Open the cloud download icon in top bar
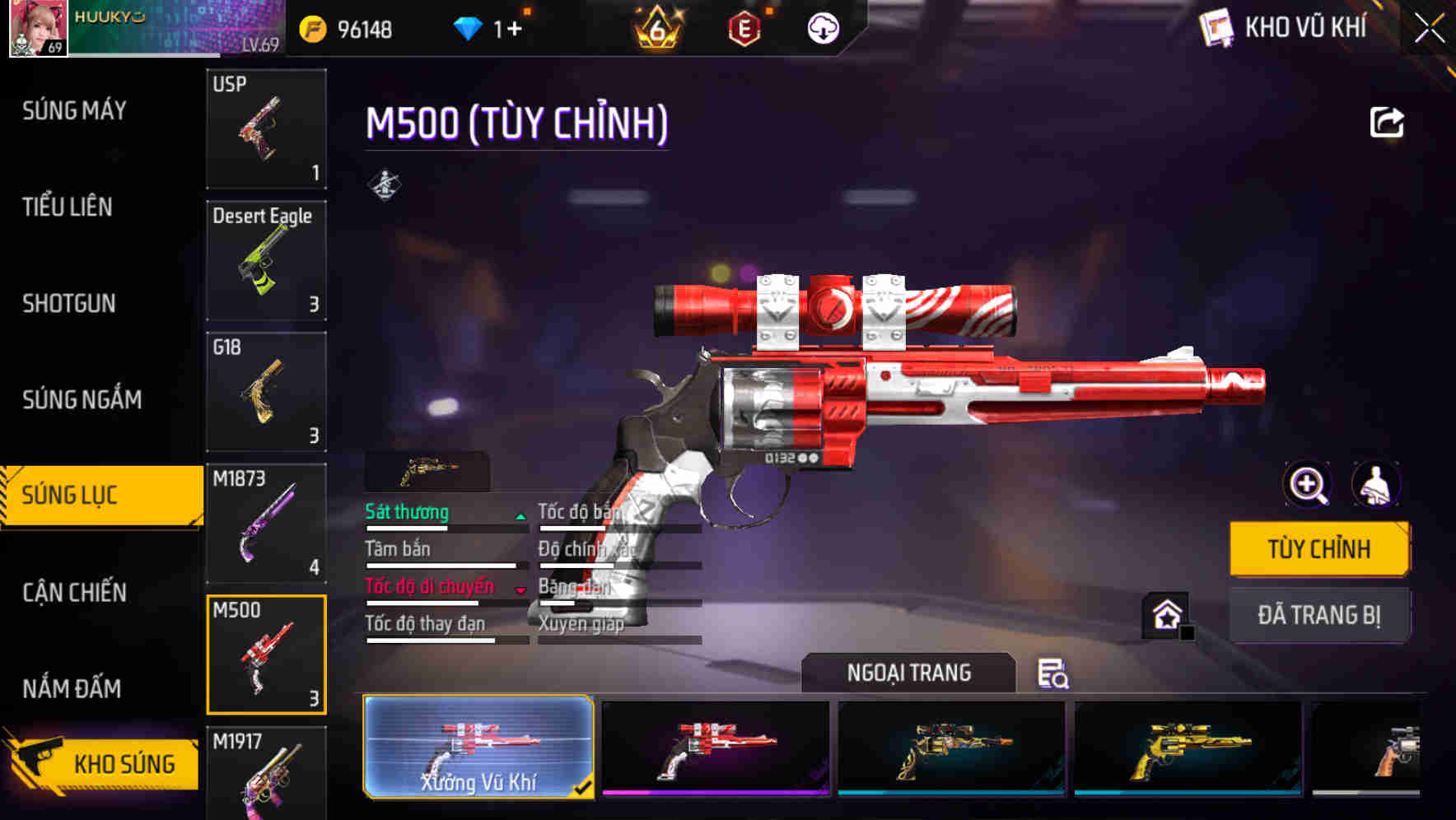This screenshot has height=820, width=1456. pos(822,27)
